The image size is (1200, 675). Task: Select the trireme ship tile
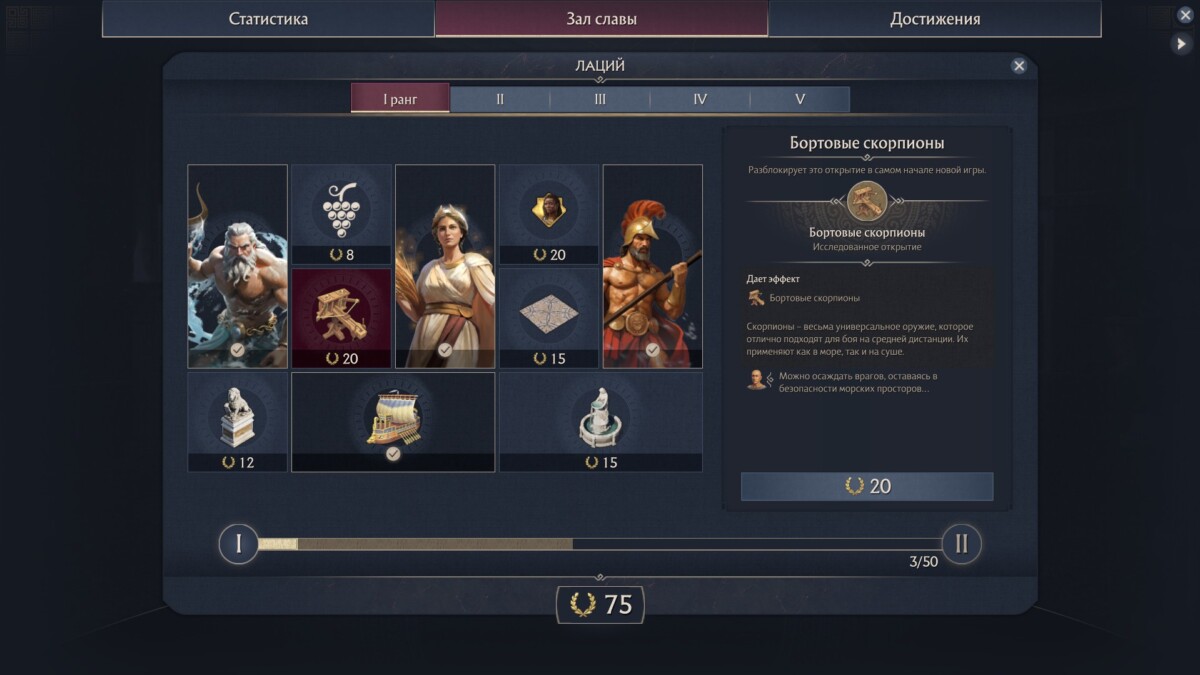point(393,422)
